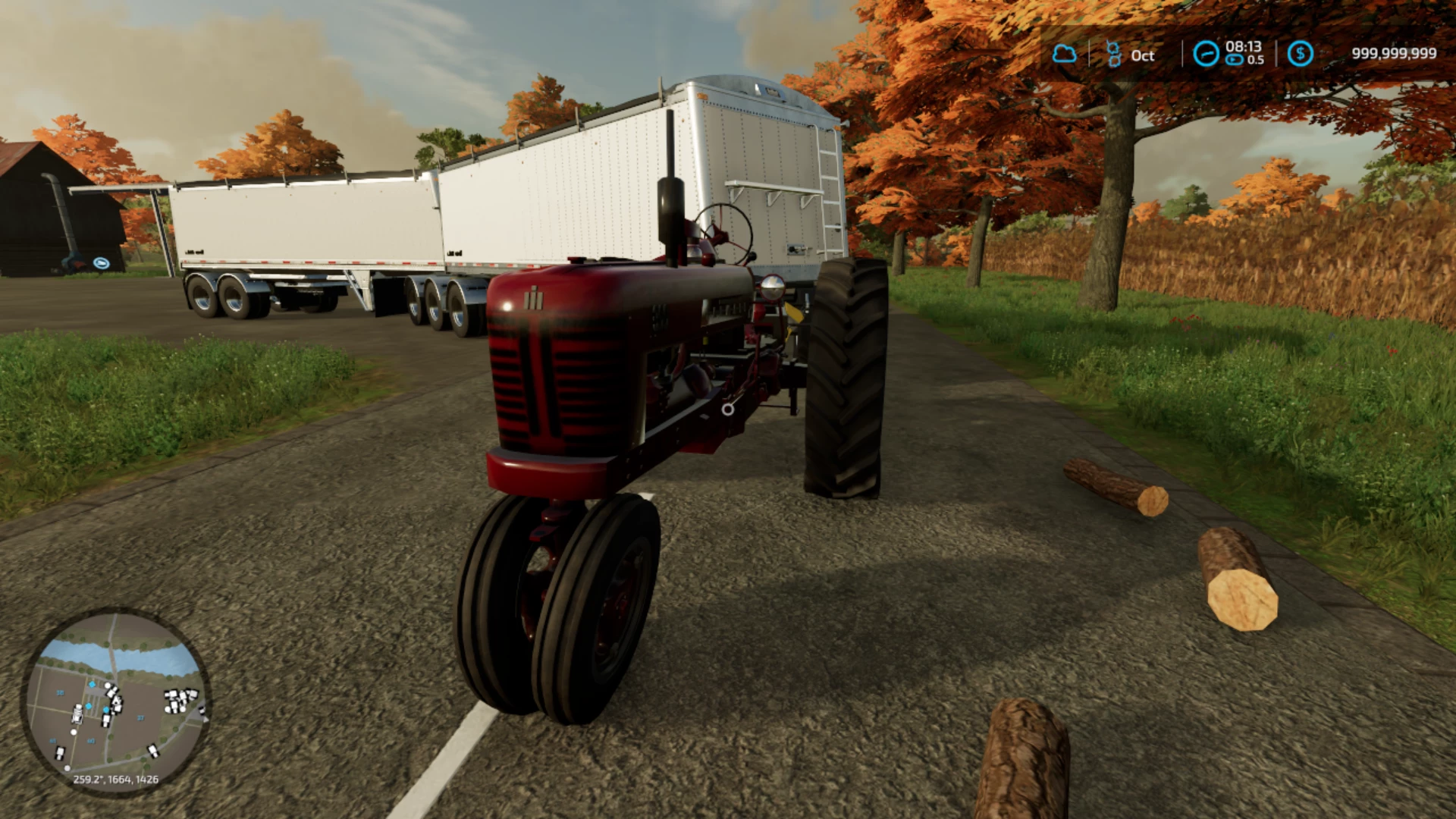Click the dollar sign money icon

[x=1300, y=54]
